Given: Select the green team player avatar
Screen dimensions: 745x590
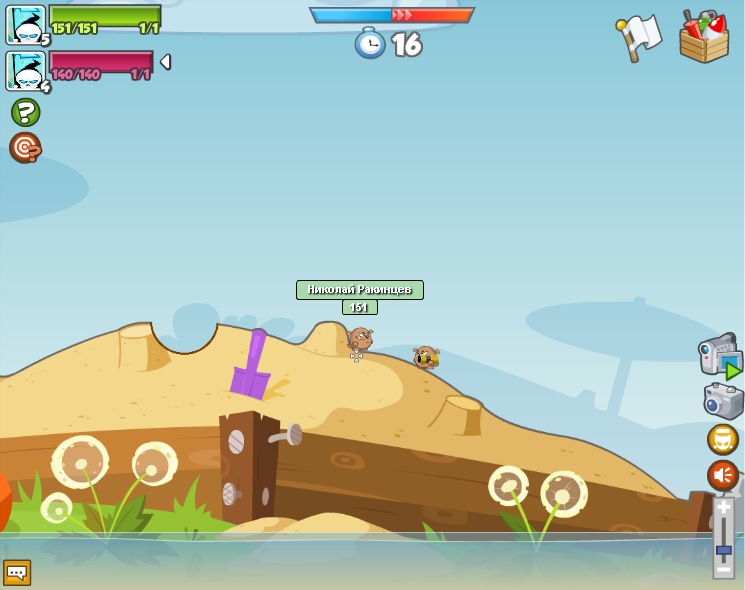Looking at the screenshot, I should 25,24.
